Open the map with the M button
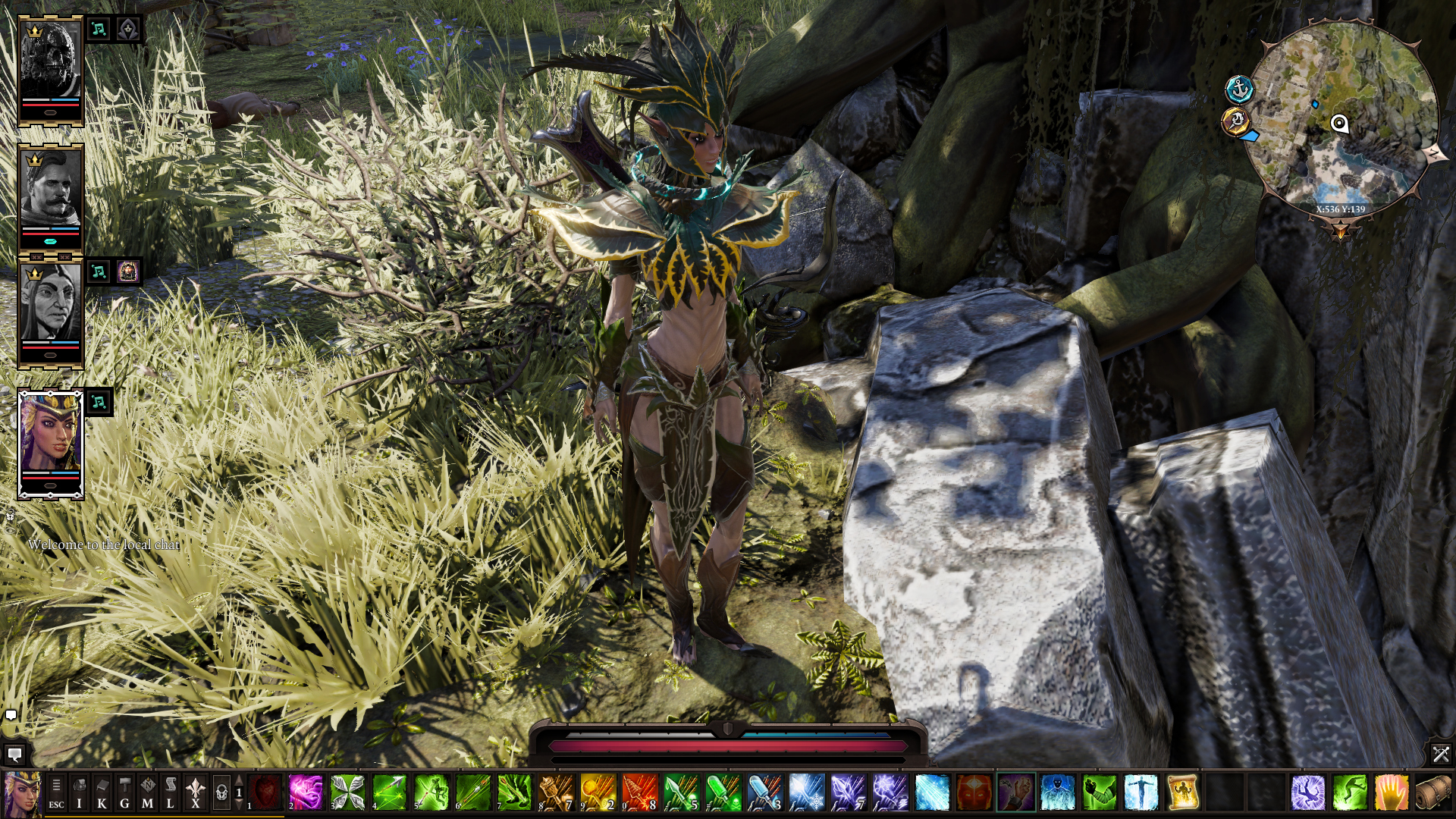Image resolution: width=1456 pixels, height=819 pixels. [148, 793]
